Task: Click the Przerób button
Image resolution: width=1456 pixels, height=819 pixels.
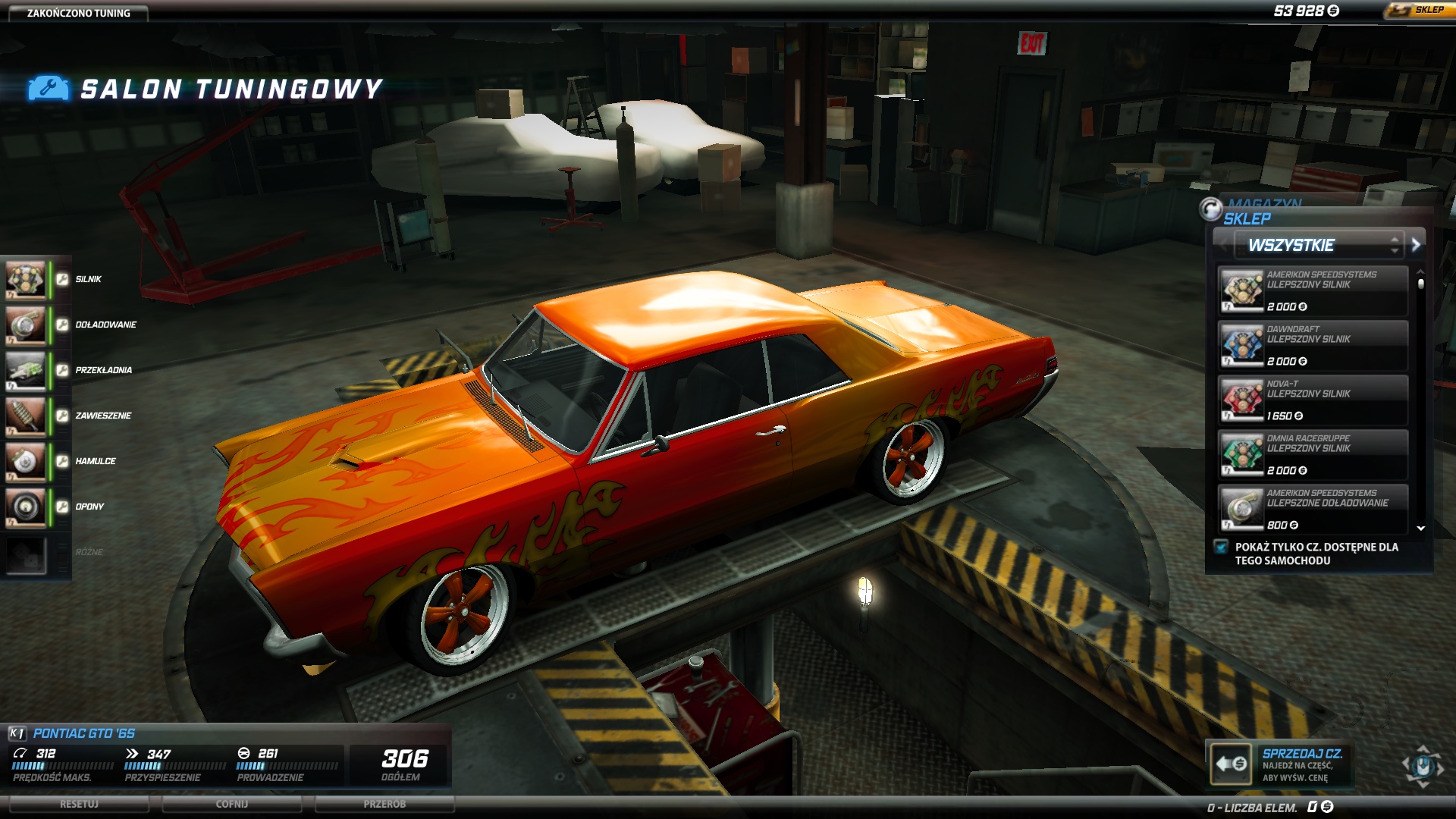Action: click(x=384, y=804)
